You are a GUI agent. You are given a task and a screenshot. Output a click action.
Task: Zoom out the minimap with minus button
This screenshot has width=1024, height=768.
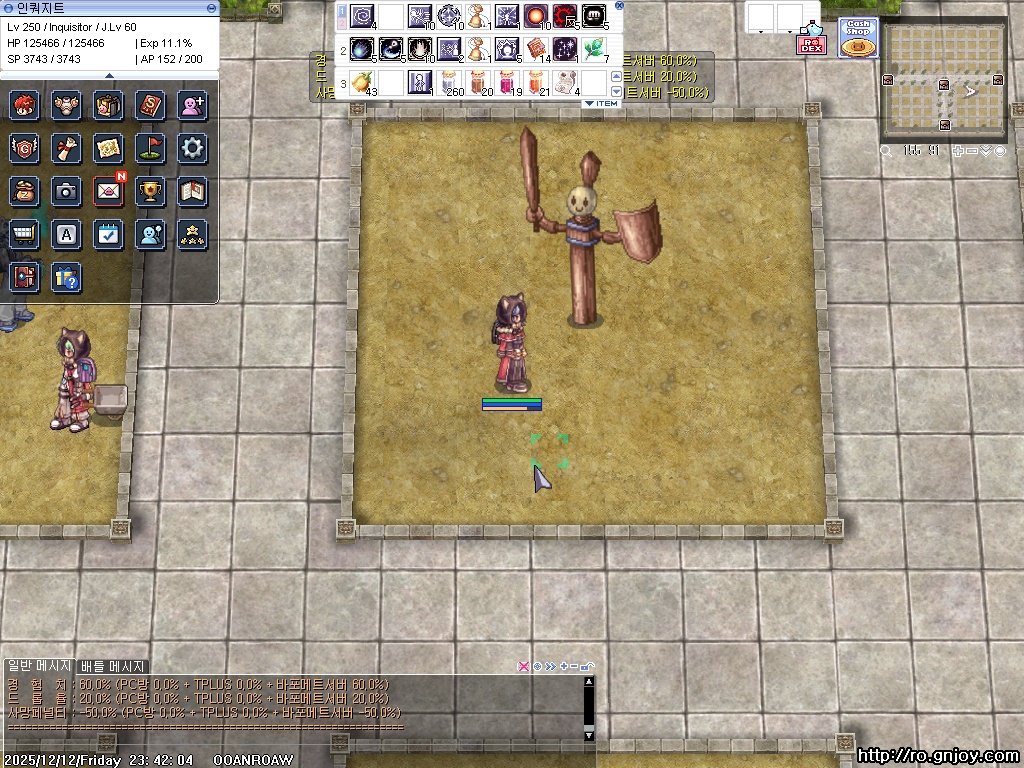coord(972,151)
